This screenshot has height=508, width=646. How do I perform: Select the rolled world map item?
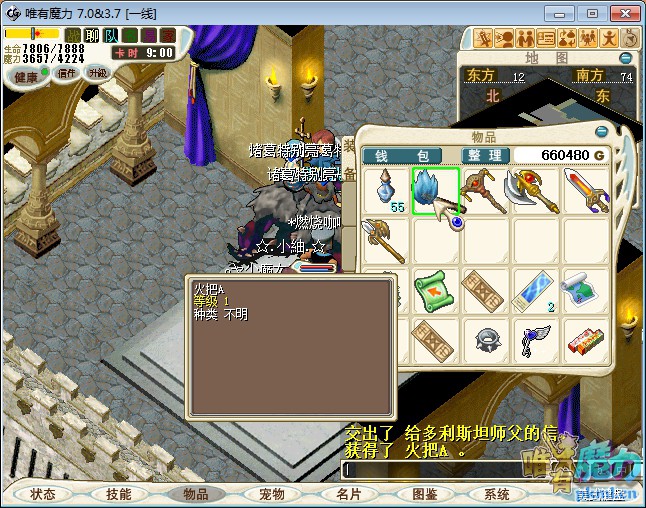click(584, 289)
